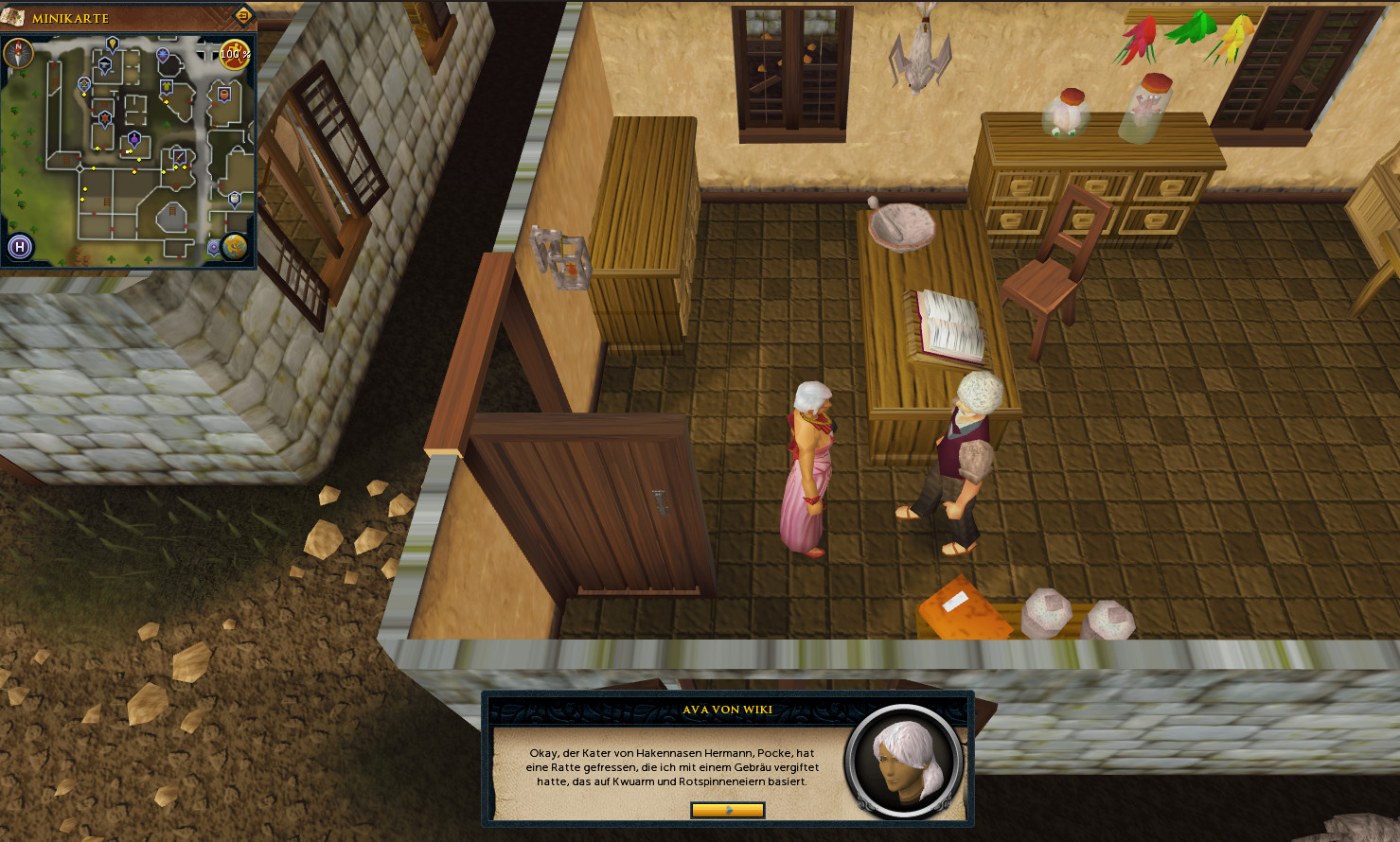Select the anvil marker on the minimap

(x=105, y=63)
